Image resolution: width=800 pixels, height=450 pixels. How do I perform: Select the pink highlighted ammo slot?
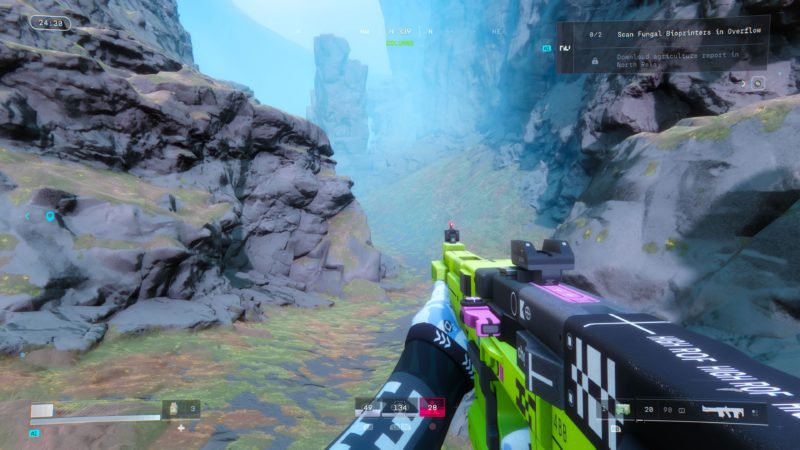433,407
